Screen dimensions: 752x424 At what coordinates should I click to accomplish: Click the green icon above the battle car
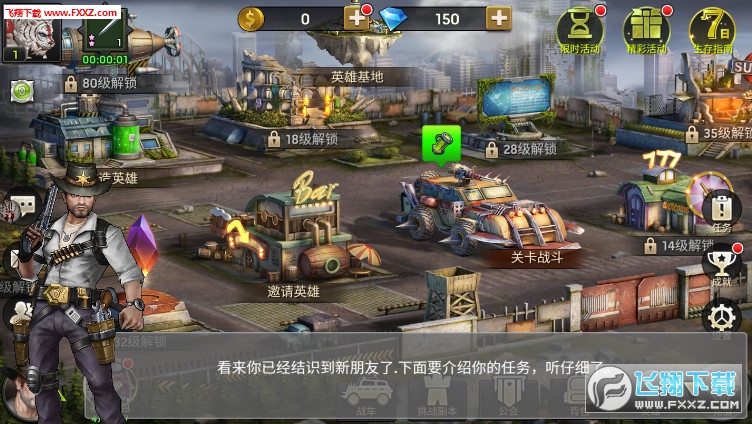click(x=437, y=143)
